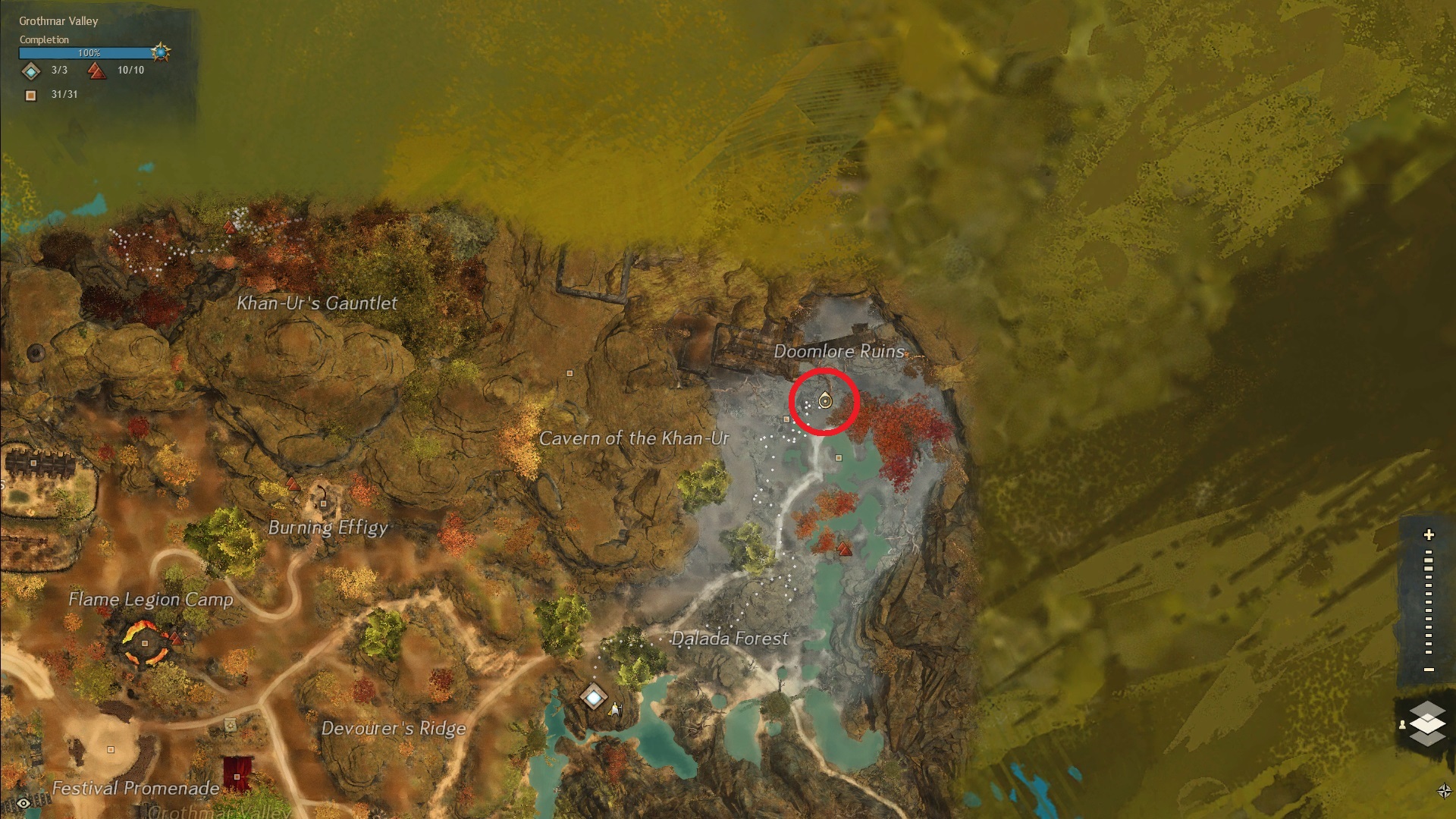
Task: Select the Flame Legion Camp point of interest
Action: pyautogui.click(x=145, y=643)
